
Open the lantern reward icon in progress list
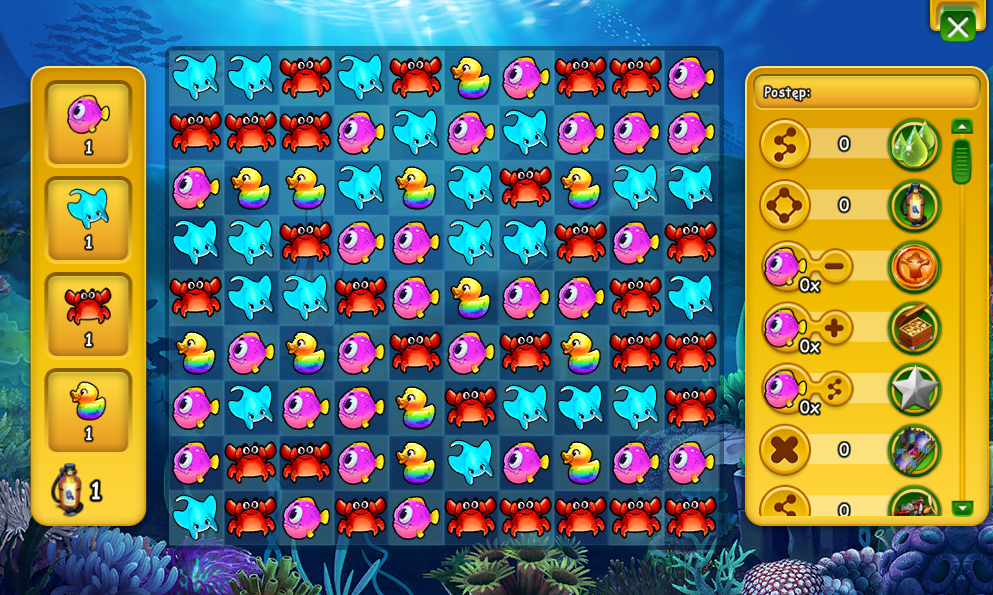point(914,205)
